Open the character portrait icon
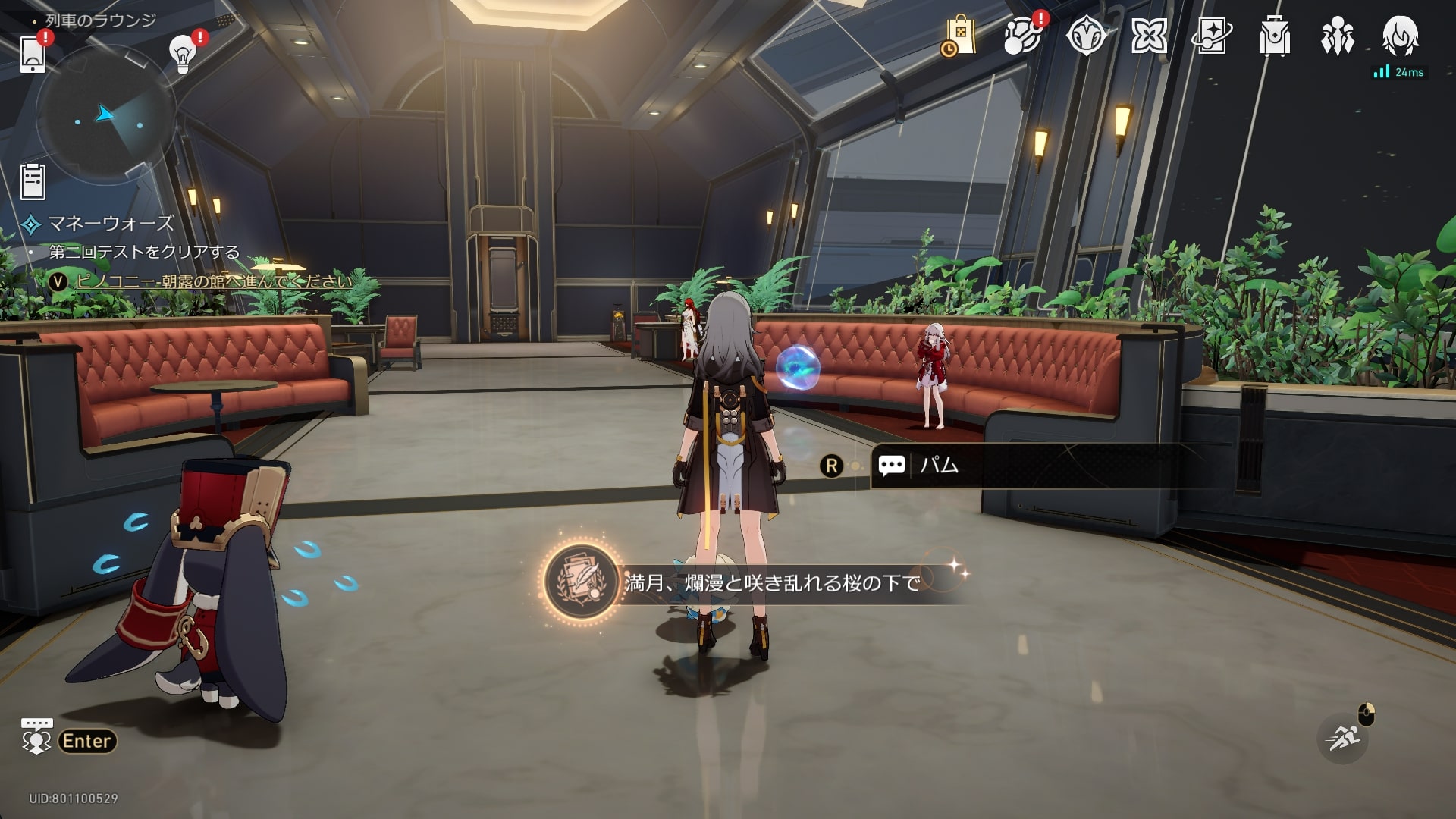 [1400, 36]
